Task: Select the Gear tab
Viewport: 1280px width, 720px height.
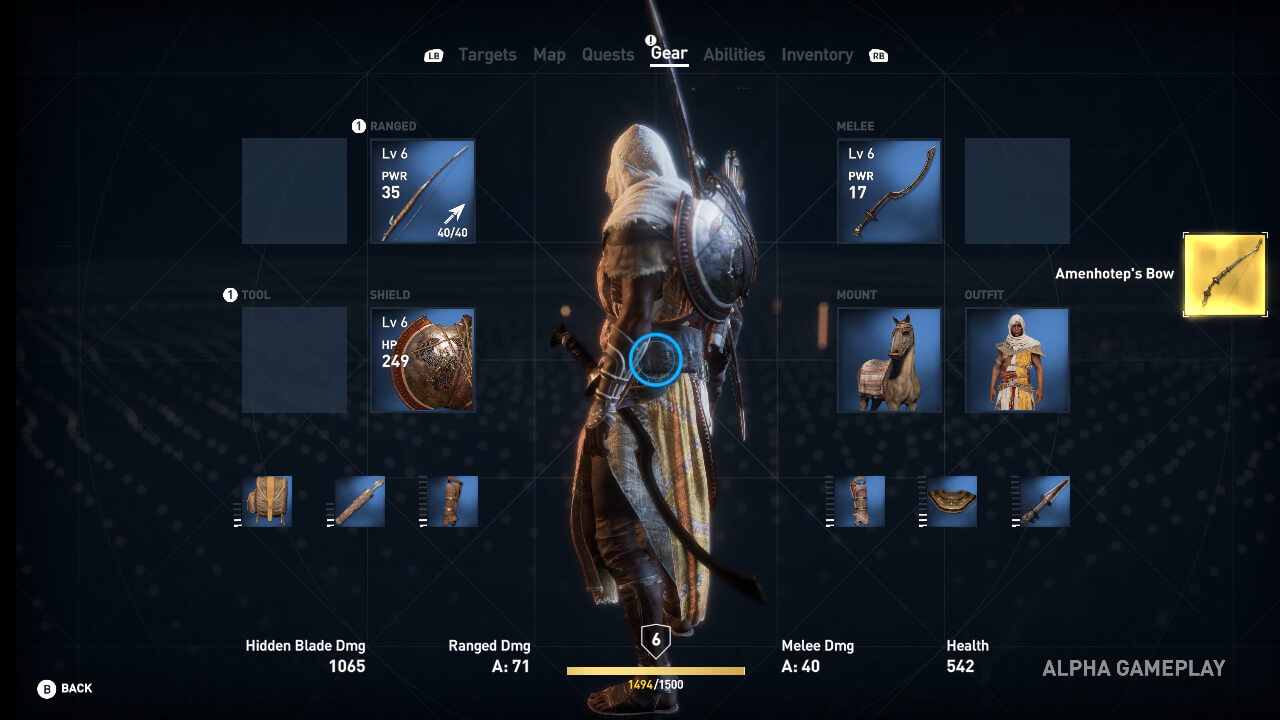Action: click(669, 54)
